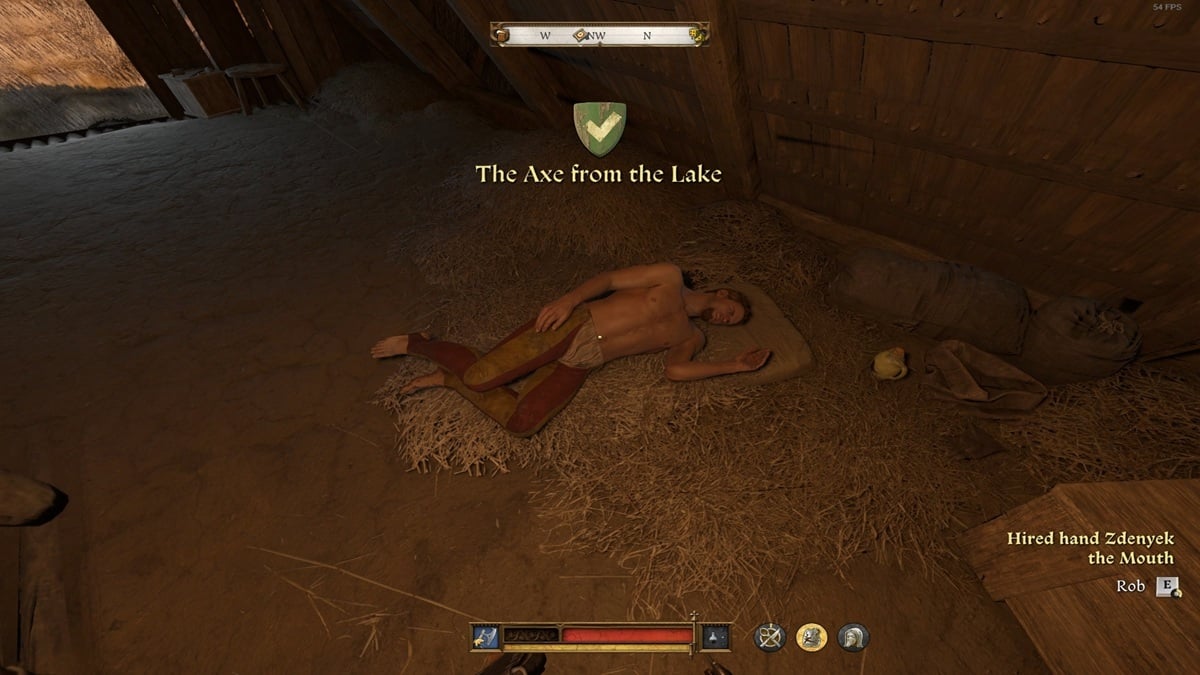Click the compass bar
This screenshot has height=675, width=1200.
600,35
